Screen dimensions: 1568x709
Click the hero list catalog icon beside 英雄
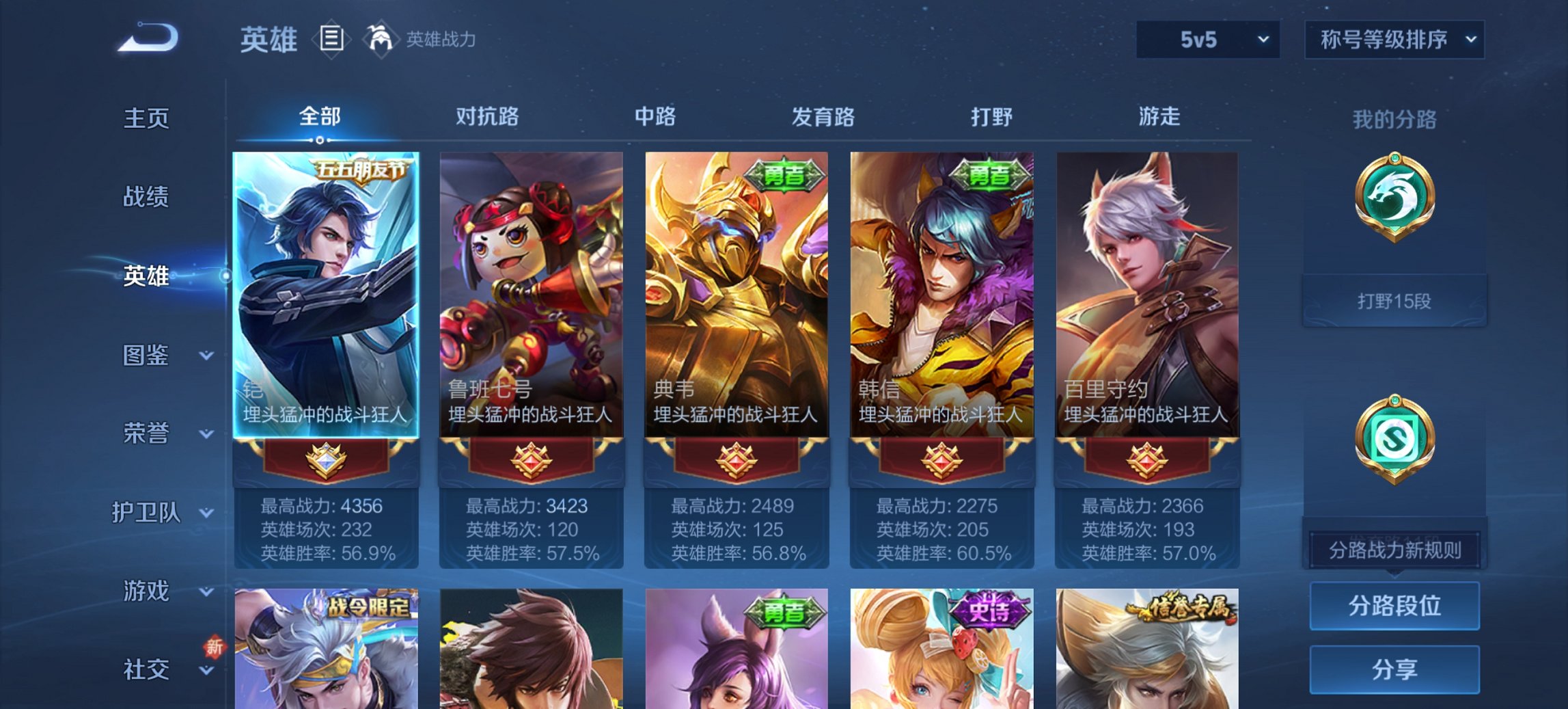coord(331,40)
